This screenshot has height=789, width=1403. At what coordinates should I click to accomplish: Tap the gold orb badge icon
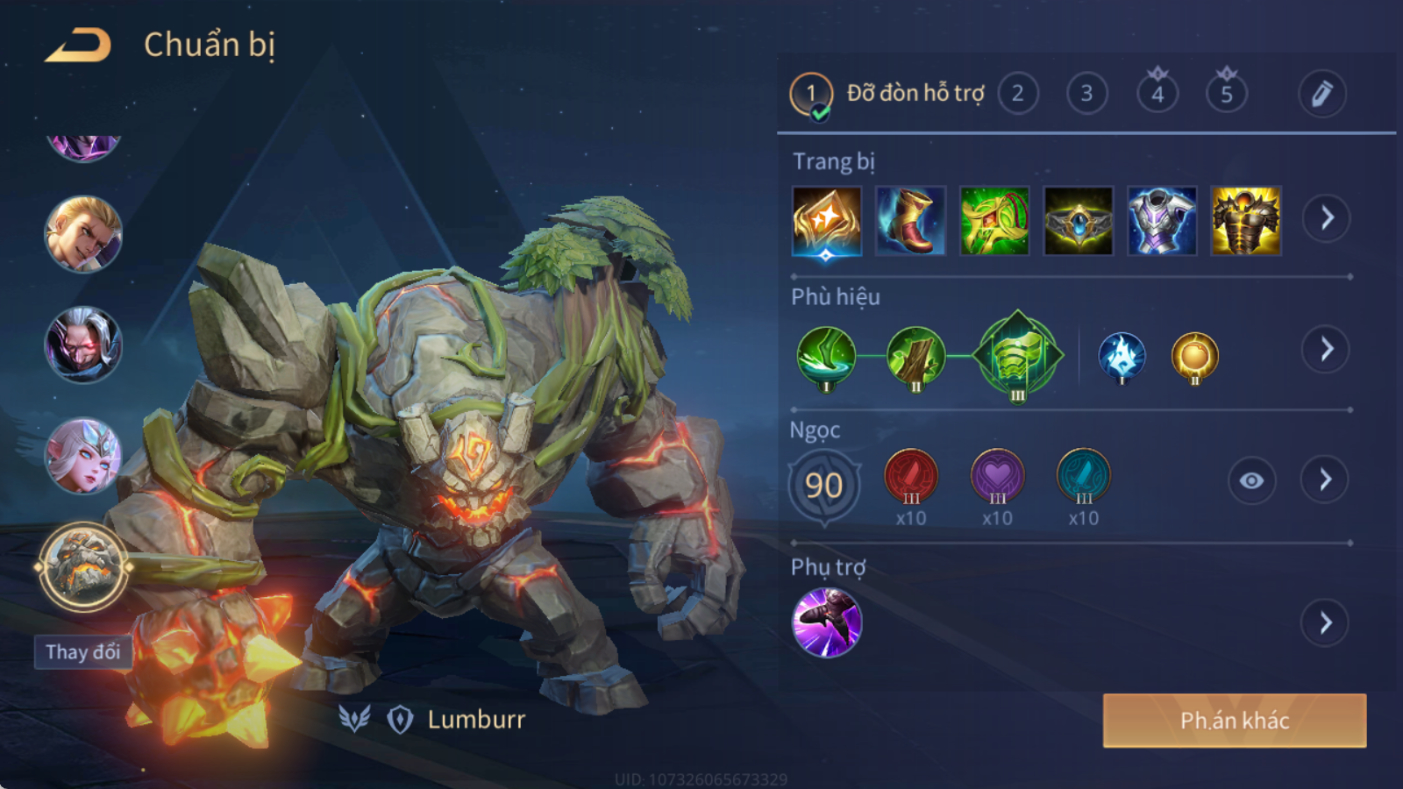(1195, 355)
